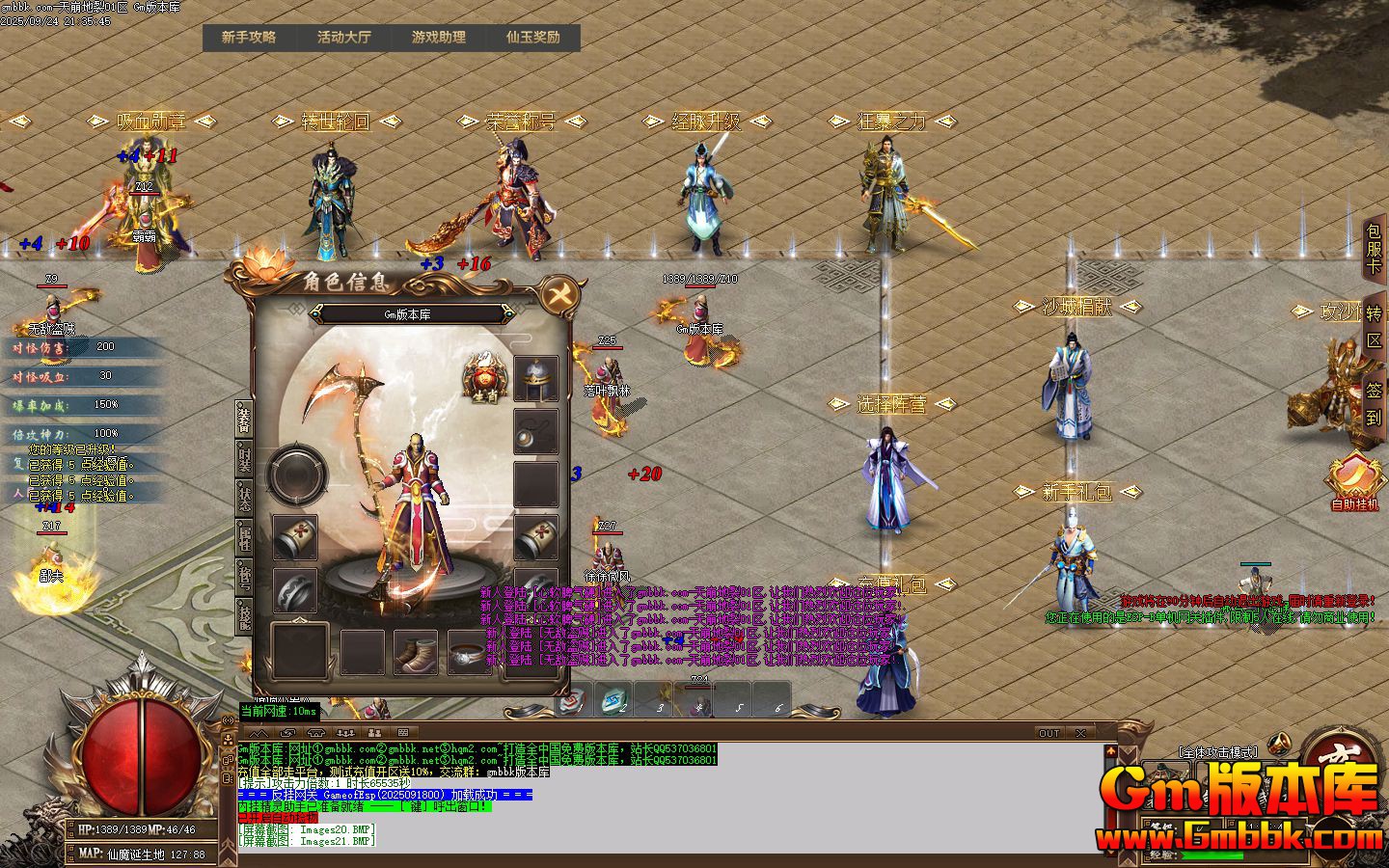Select the skill in hotbar slot 1
Image resolution: width=1389 pixels, height=868 pixels.
click(x=573, y=700)
